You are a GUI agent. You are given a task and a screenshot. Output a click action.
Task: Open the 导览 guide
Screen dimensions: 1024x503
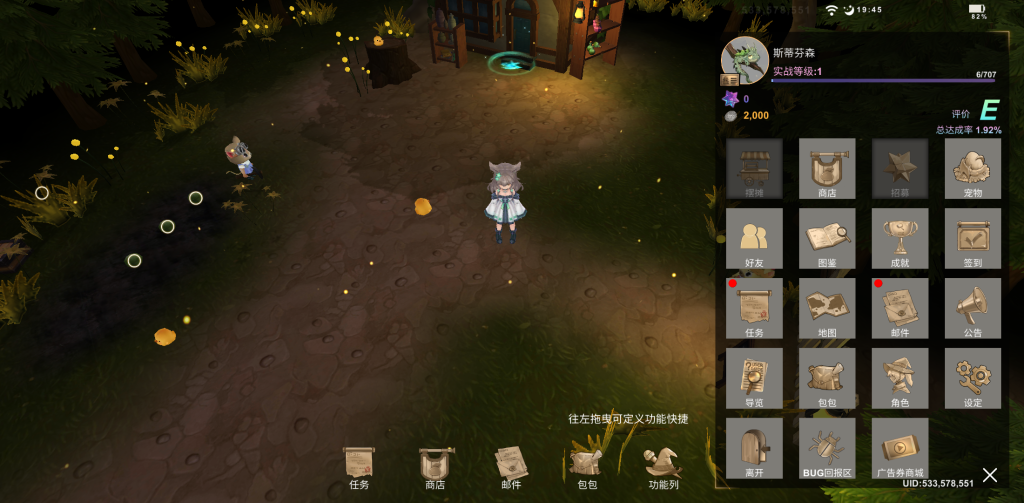point(754,378)
